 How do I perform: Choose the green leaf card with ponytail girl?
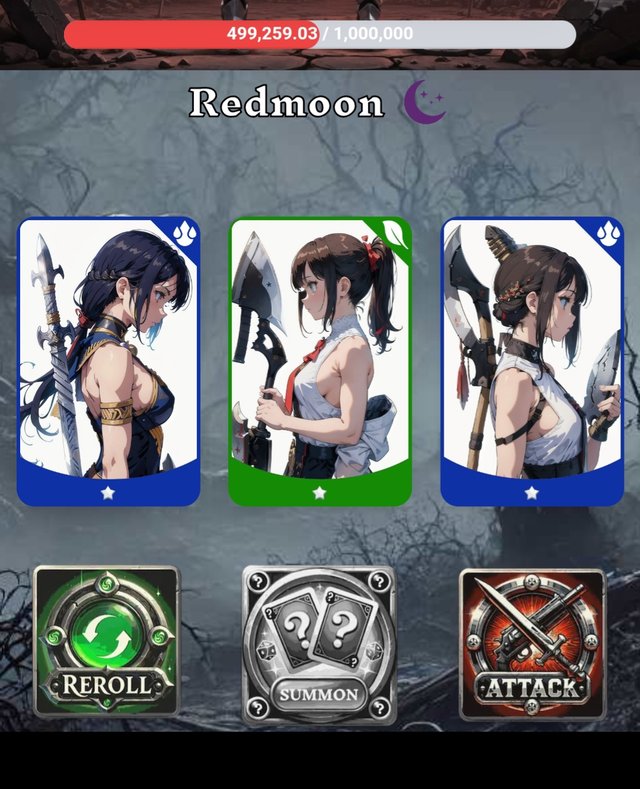coord(320,361)
